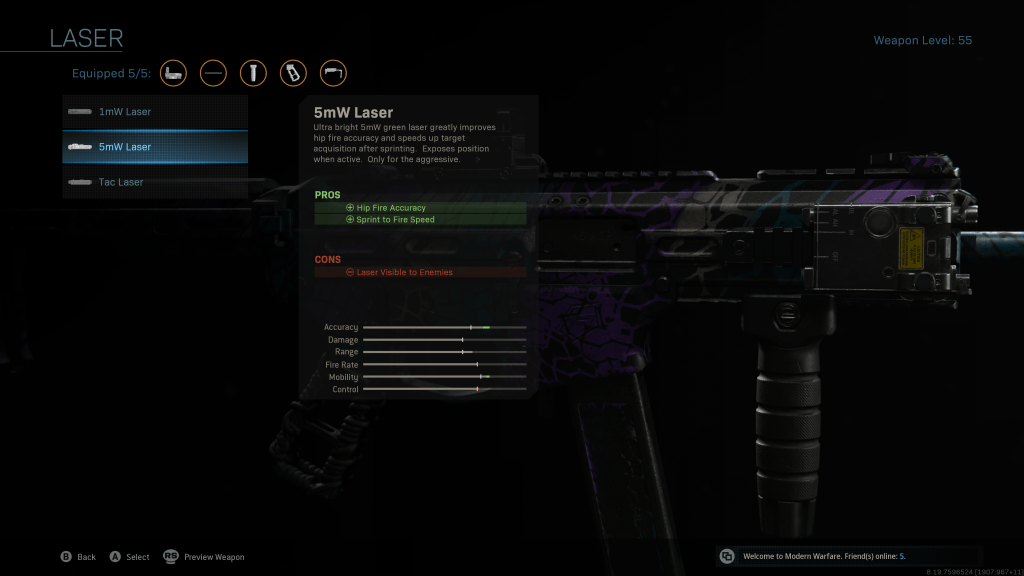Open the equipped laser attachment icon

click(174, 73)
